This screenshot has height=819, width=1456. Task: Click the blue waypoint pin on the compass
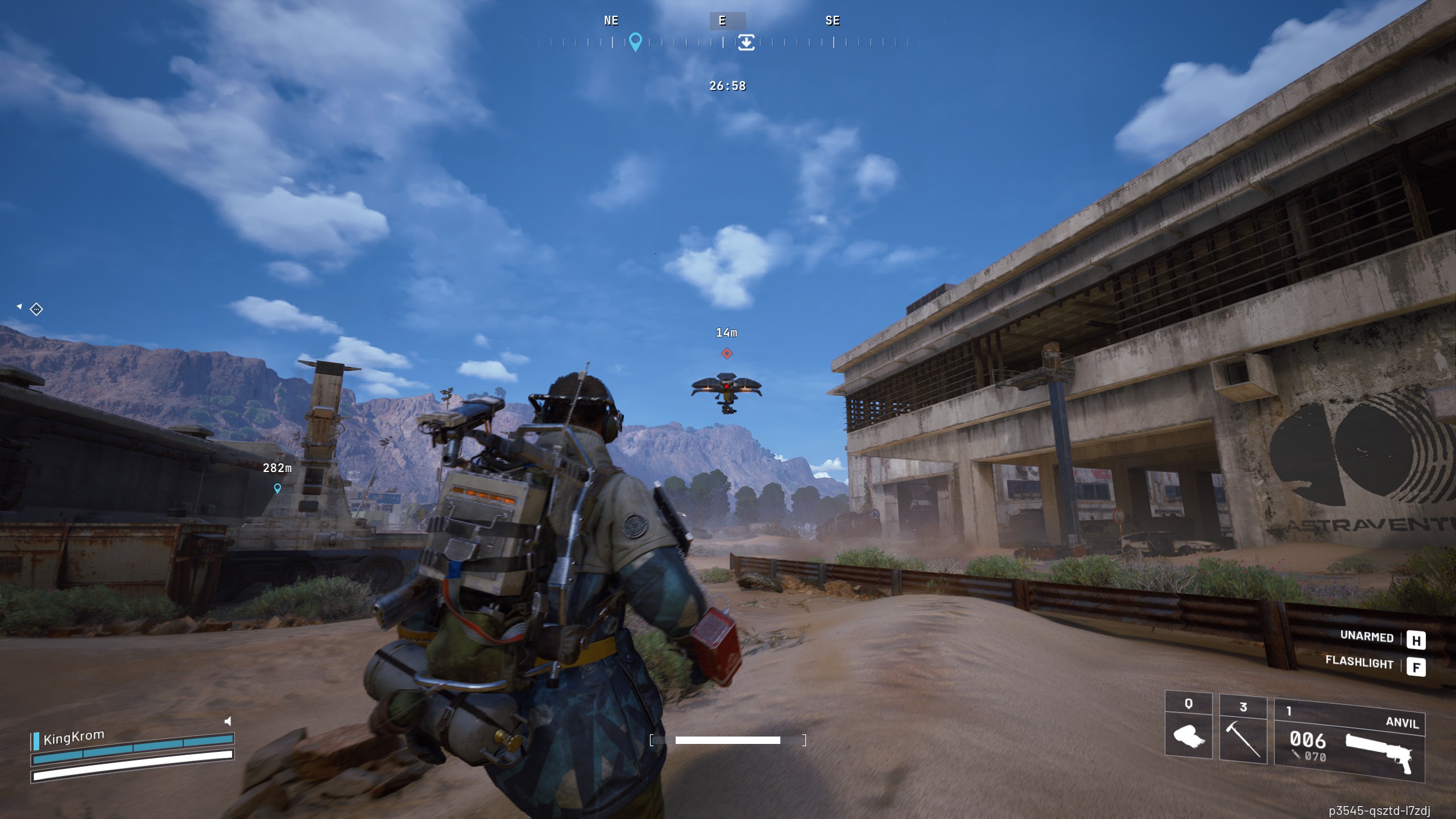635,41
